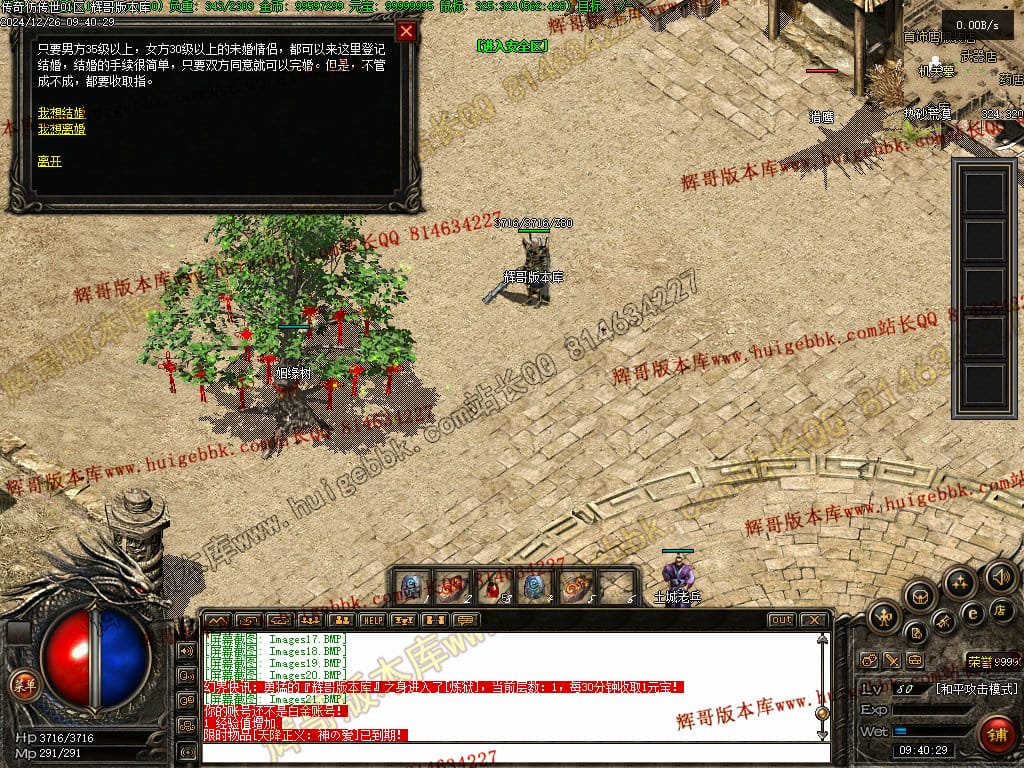Toggle sound with the speaker icon

999,576
